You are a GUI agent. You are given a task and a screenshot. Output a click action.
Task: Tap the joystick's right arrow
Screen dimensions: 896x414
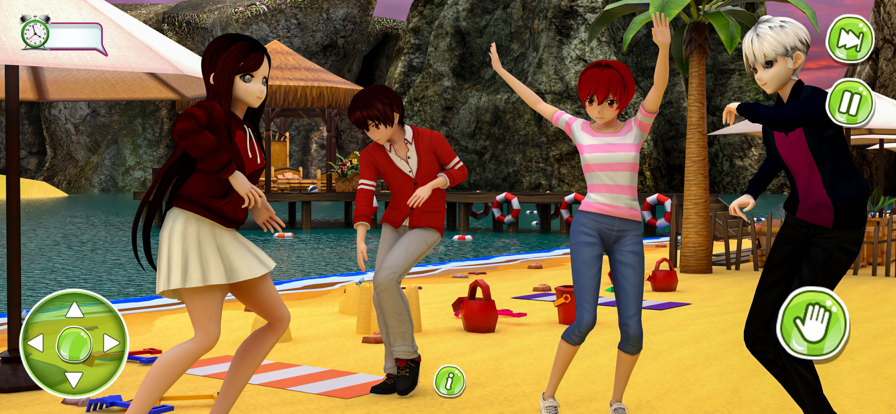click(110, 344)
